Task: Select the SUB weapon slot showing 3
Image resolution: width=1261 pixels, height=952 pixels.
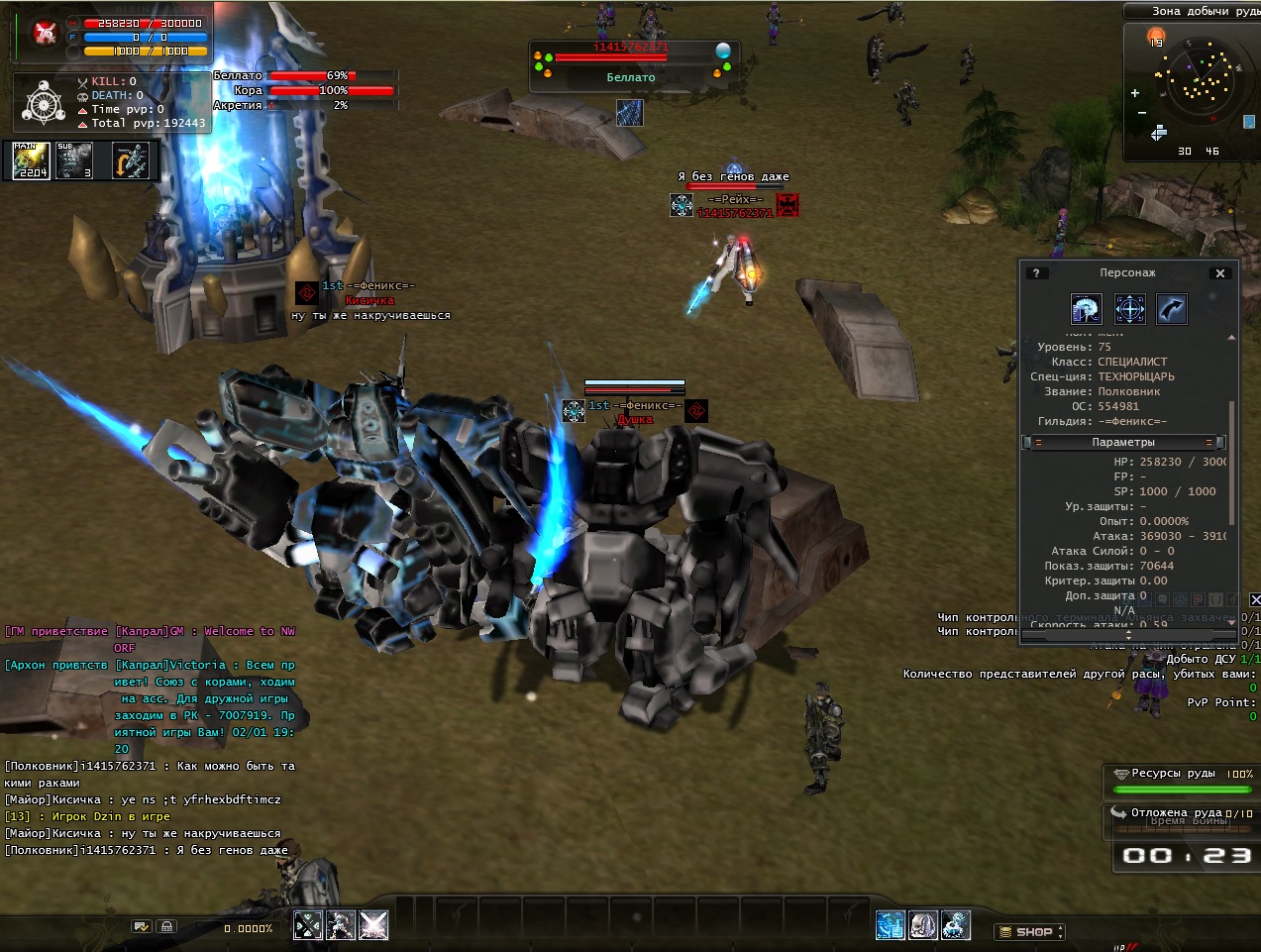Action: coord(74,160)
